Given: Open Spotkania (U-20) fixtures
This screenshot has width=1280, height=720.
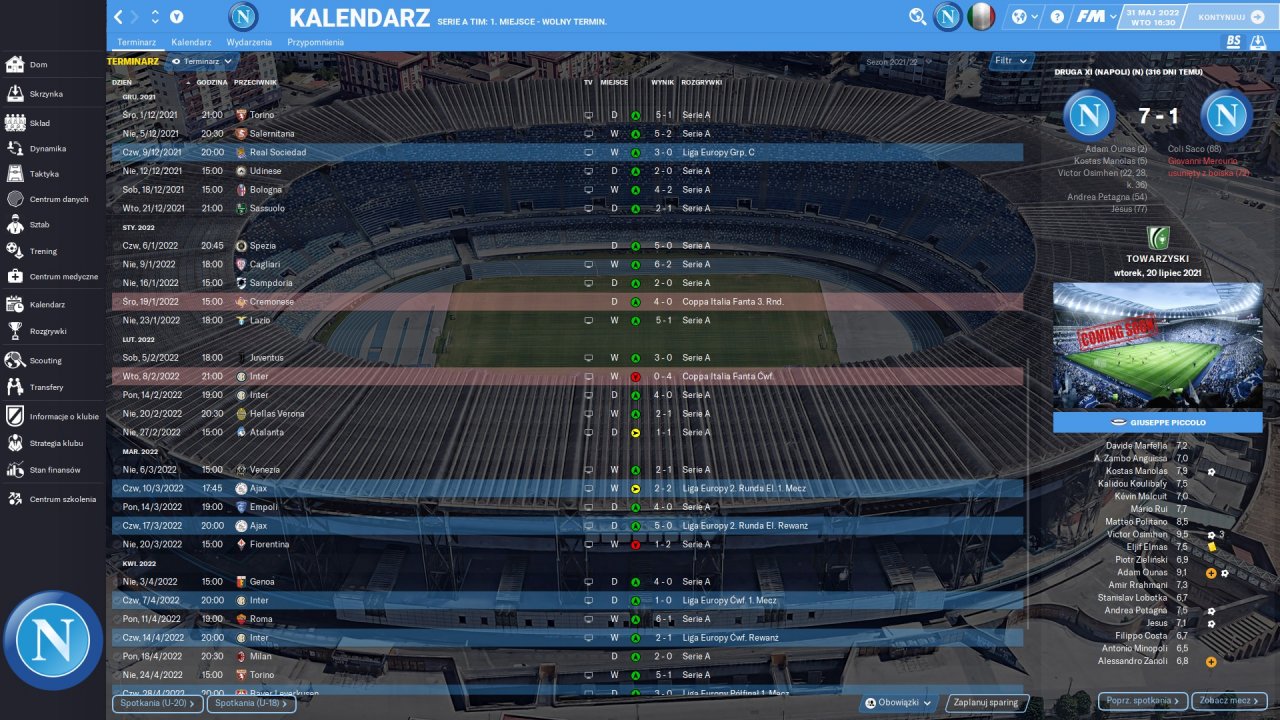Looking at the screenshot, I should (158, 704).
